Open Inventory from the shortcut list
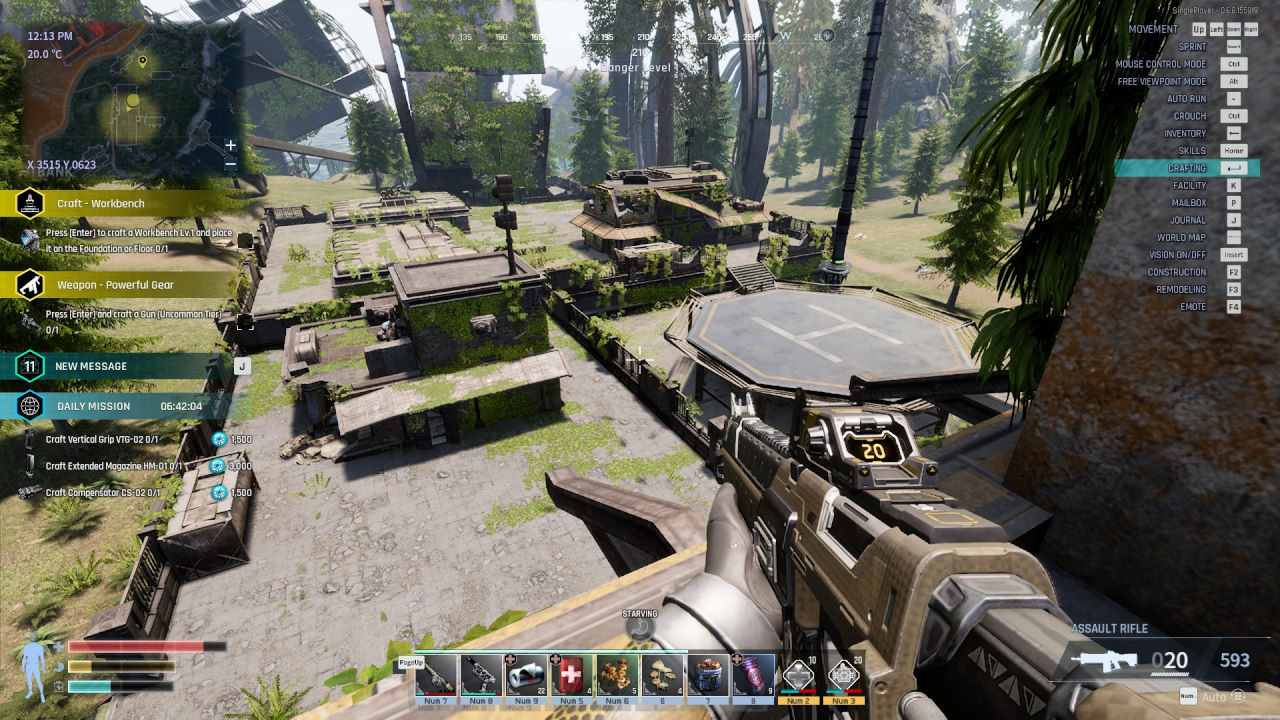Image resolution: width=1280 pixels, height=720 pixels. (1185, 134)
